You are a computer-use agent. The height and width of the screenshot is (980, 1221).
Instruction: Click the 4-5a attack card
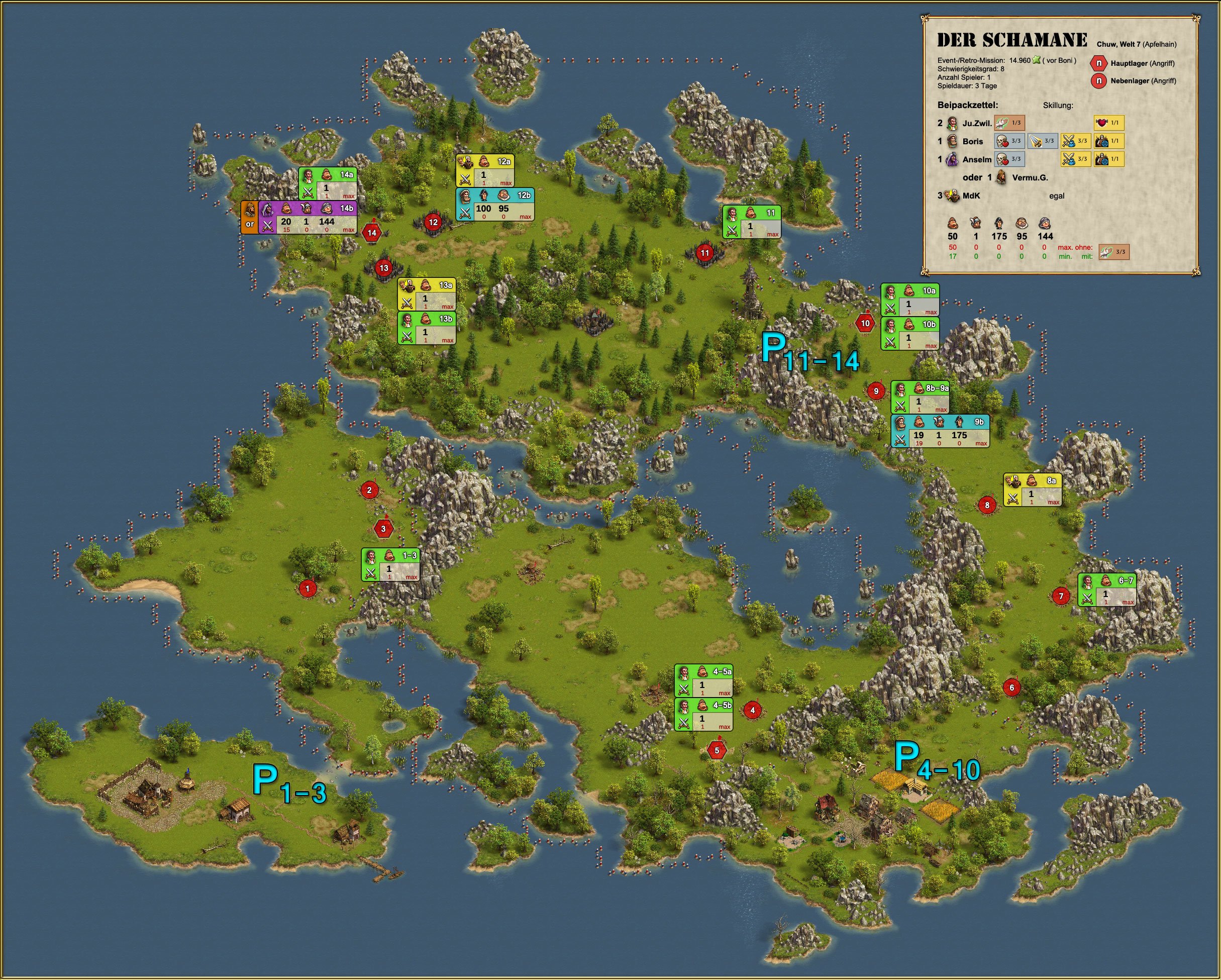pos(704,680)
